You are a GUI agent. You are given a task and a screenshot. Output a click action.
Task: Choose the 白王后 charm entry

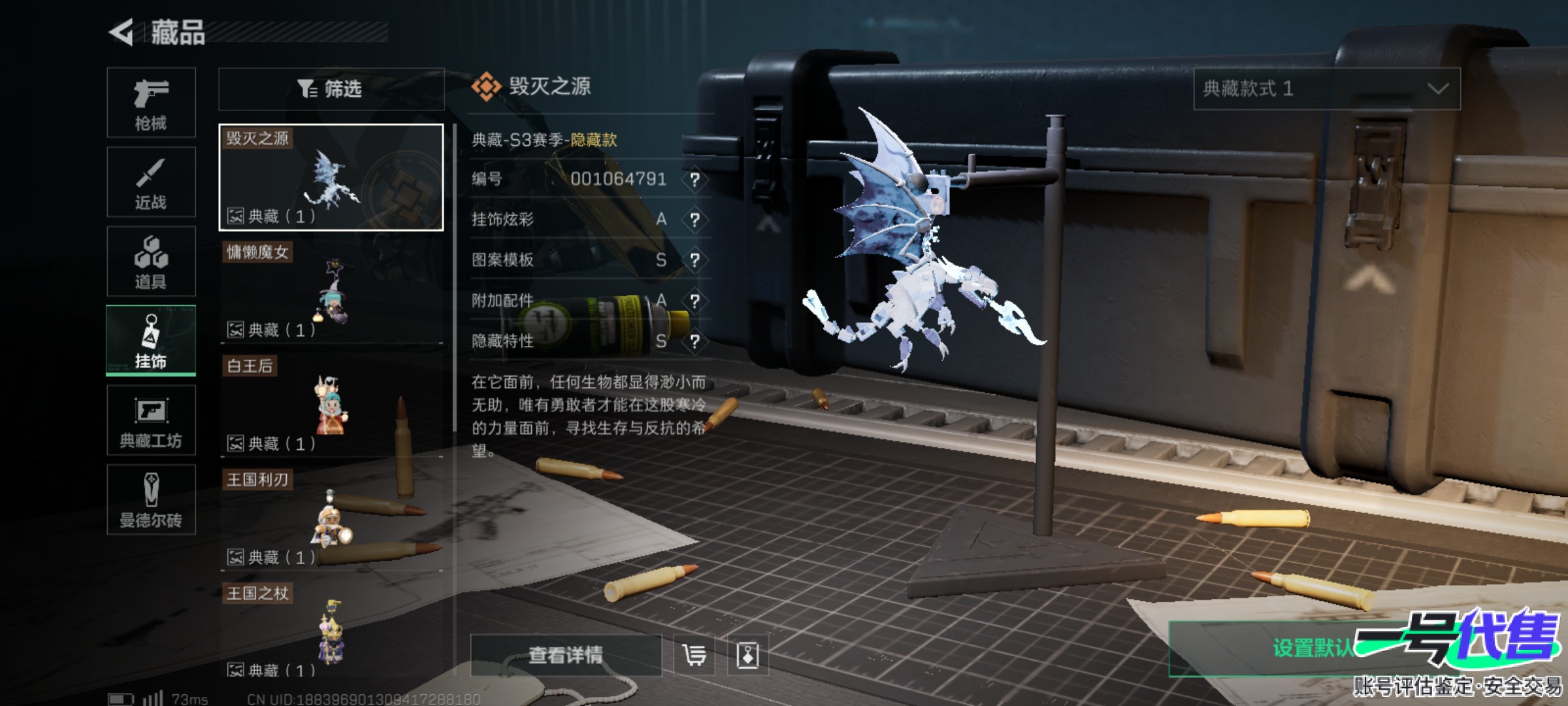[331, 405]
